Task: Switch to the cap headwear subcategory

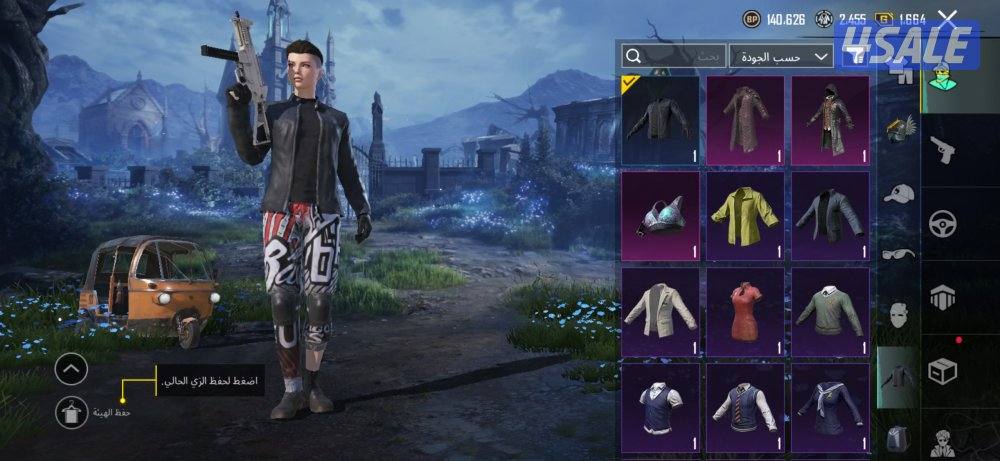Action: coord(900,193)
